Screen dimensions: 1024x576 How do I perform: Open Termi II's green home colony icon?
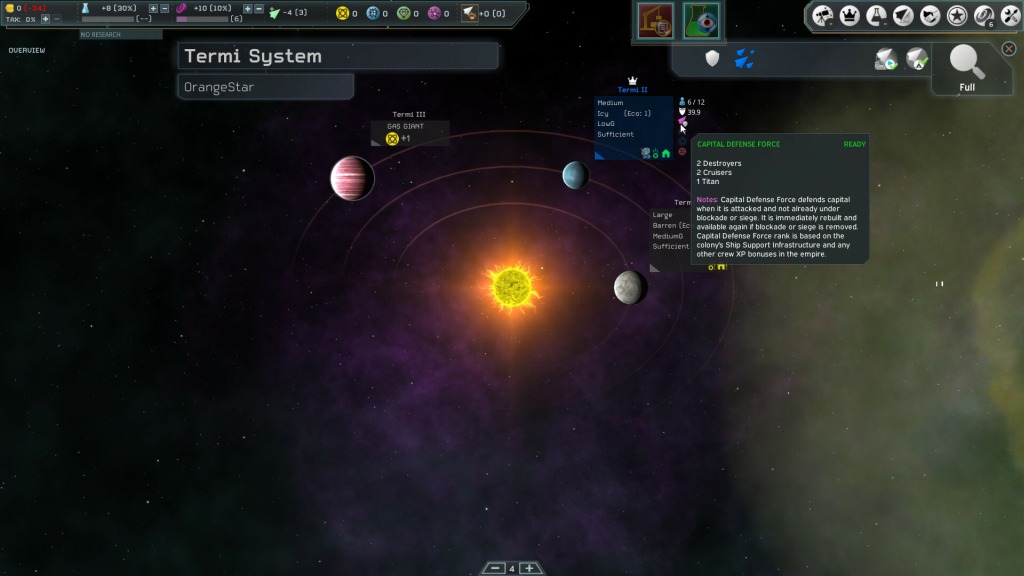(666, 153)
